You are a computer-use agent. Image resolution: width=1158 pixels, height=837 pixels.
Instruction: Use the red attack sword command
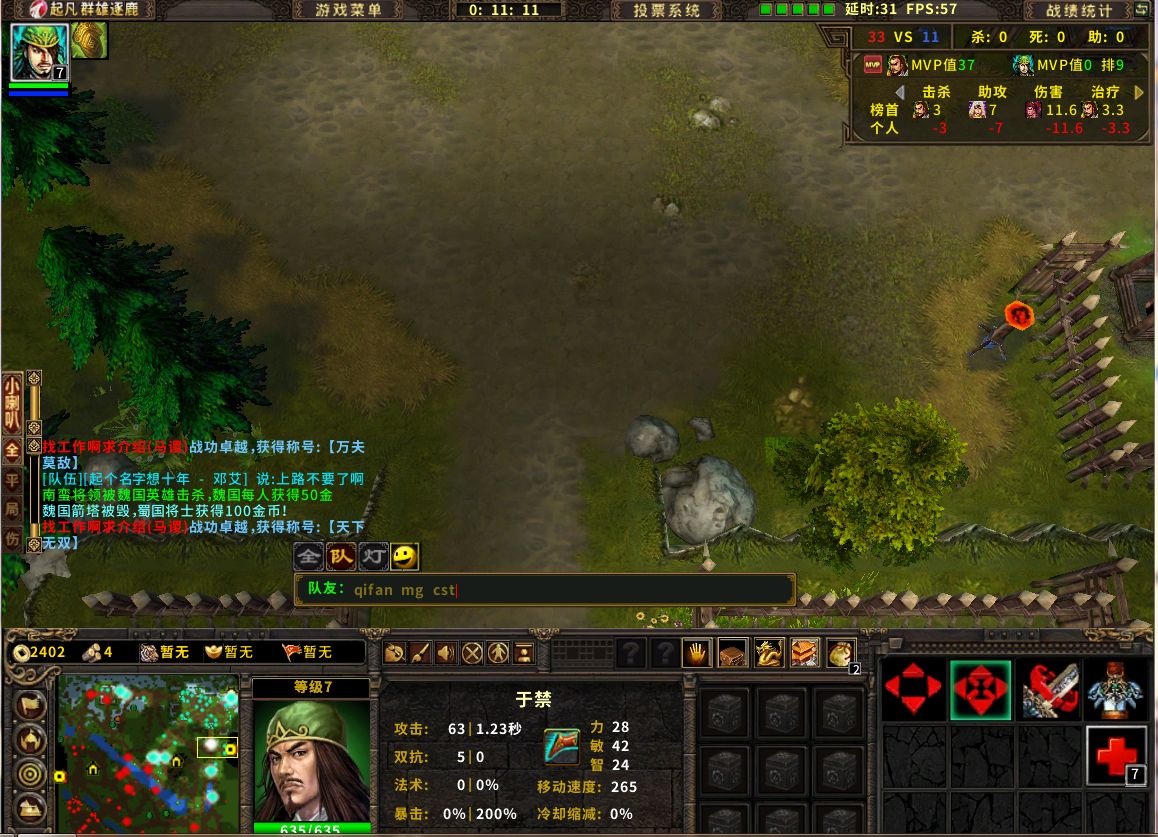pyautogui.click(x=1049, y=689)
